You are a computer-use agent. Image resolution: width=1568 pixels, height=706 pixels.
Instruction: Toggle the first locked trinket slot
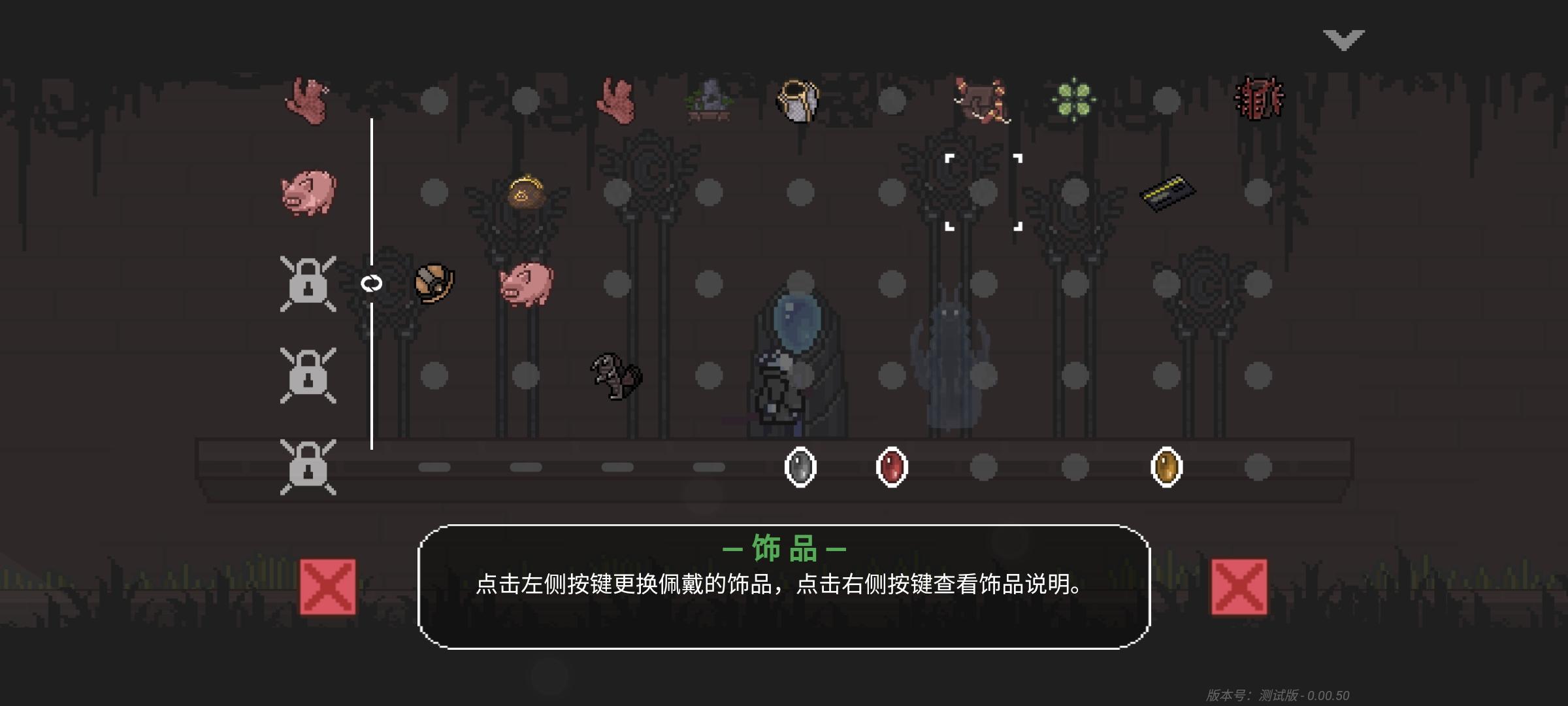[x=308, y=282]
